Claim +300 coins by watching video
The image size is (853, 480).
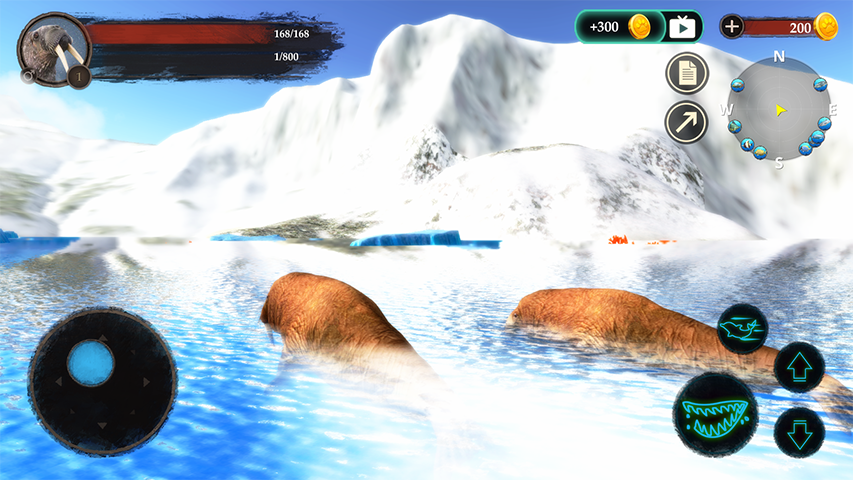click(x=640, y=27)
